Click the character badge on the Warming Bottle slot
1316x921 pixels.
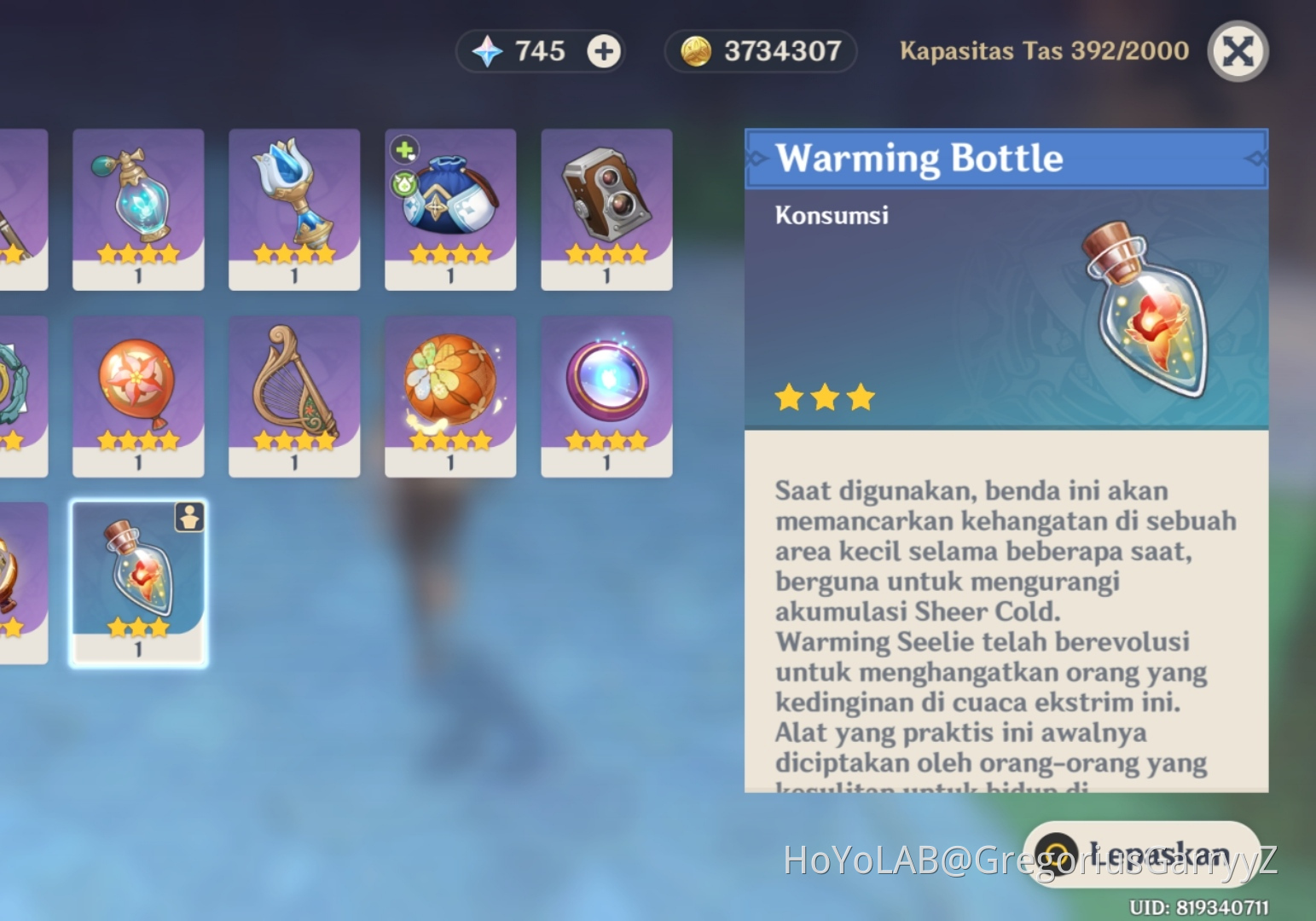pos(188,518)
